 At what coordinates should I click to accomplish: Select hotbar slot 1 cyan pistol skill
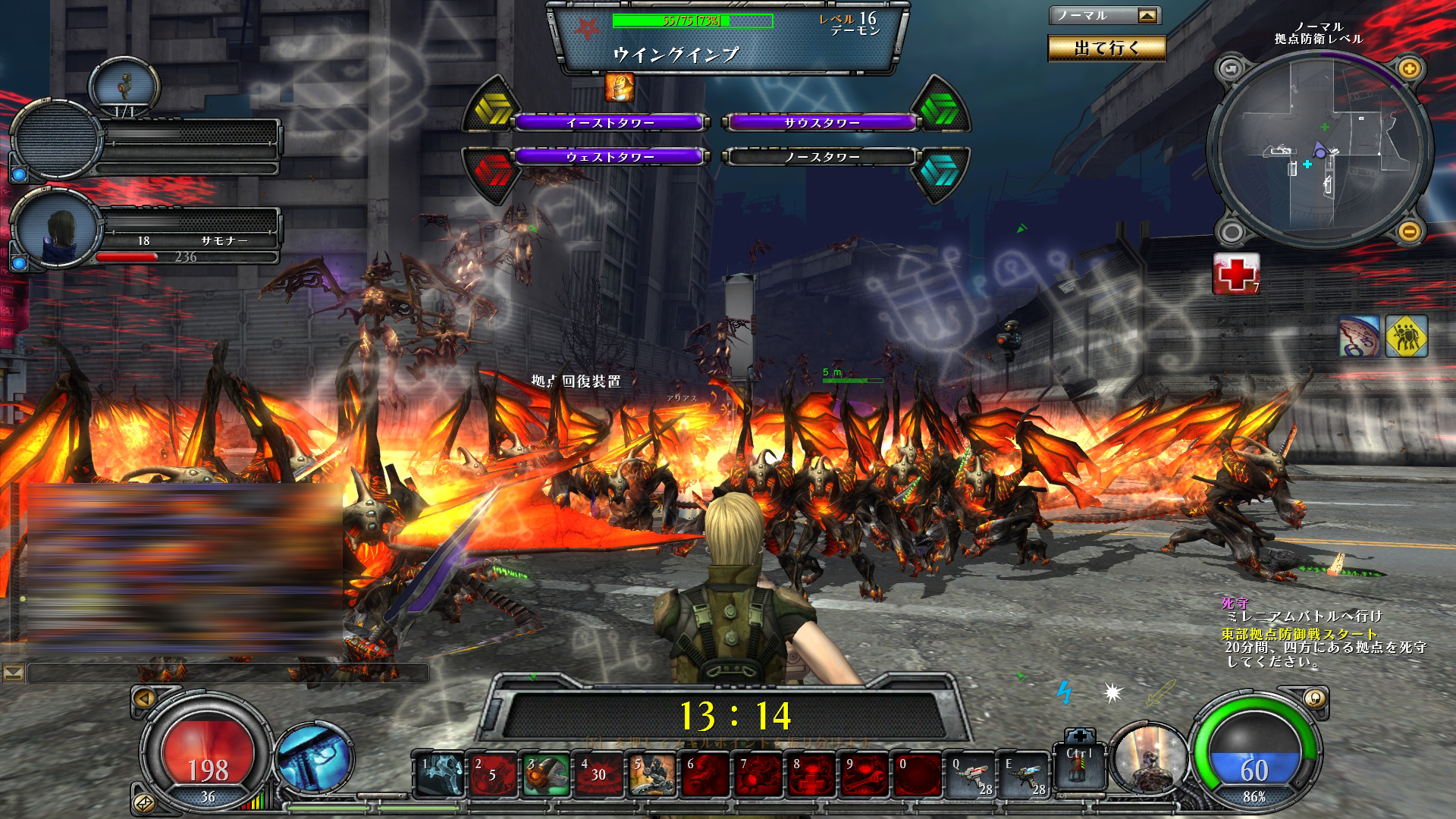point(441,775)
